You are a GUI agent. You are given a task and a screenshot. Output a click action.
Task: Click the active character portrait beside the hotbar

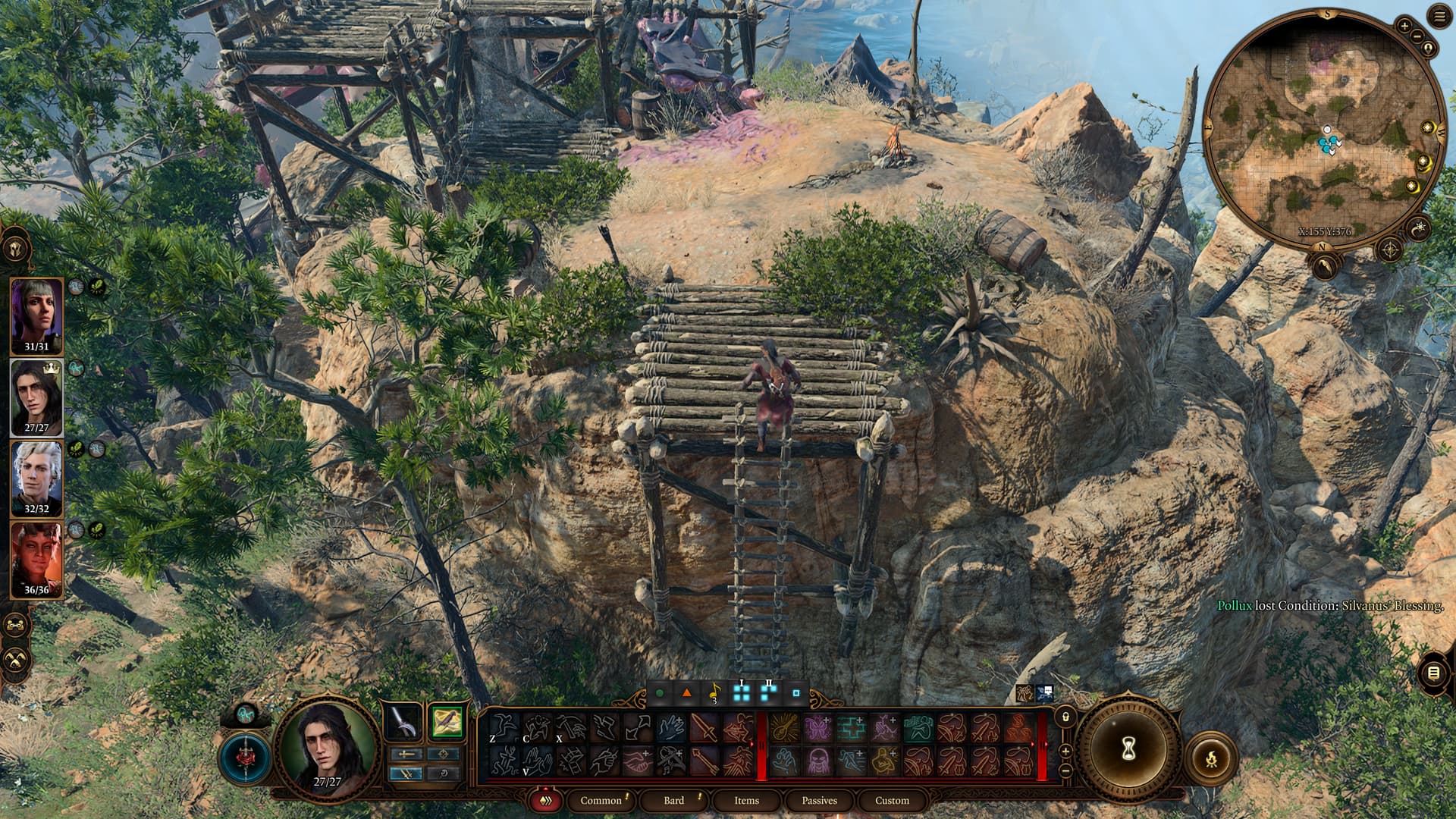[327, 746]
